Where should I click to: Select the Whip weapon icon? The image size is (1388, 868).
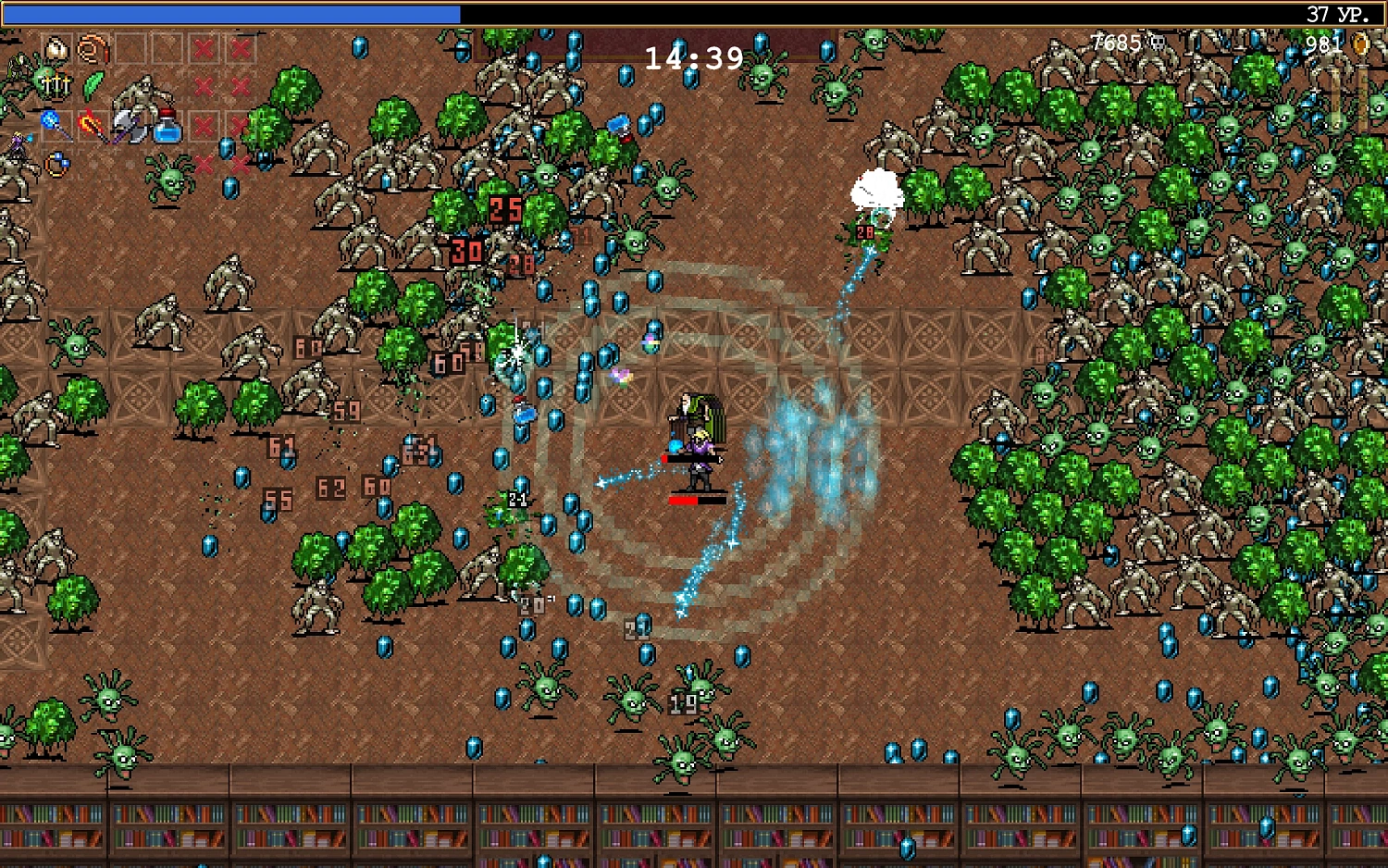tap(90, 48)
